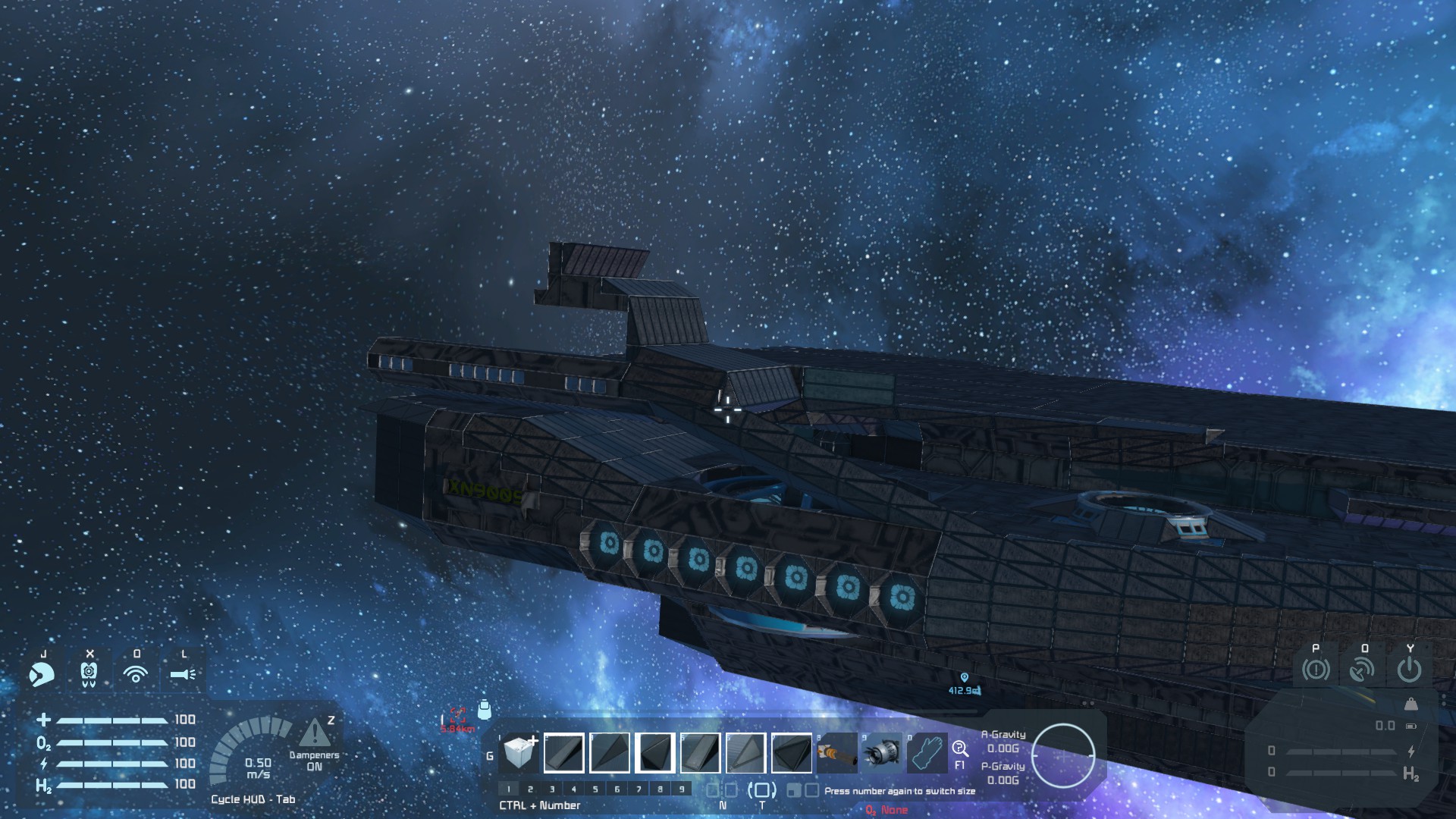Image resolution: width=1456 pixels, height=819 pixels.
Task: Toggle the helmet visor icon
Action: pos(42,673)
